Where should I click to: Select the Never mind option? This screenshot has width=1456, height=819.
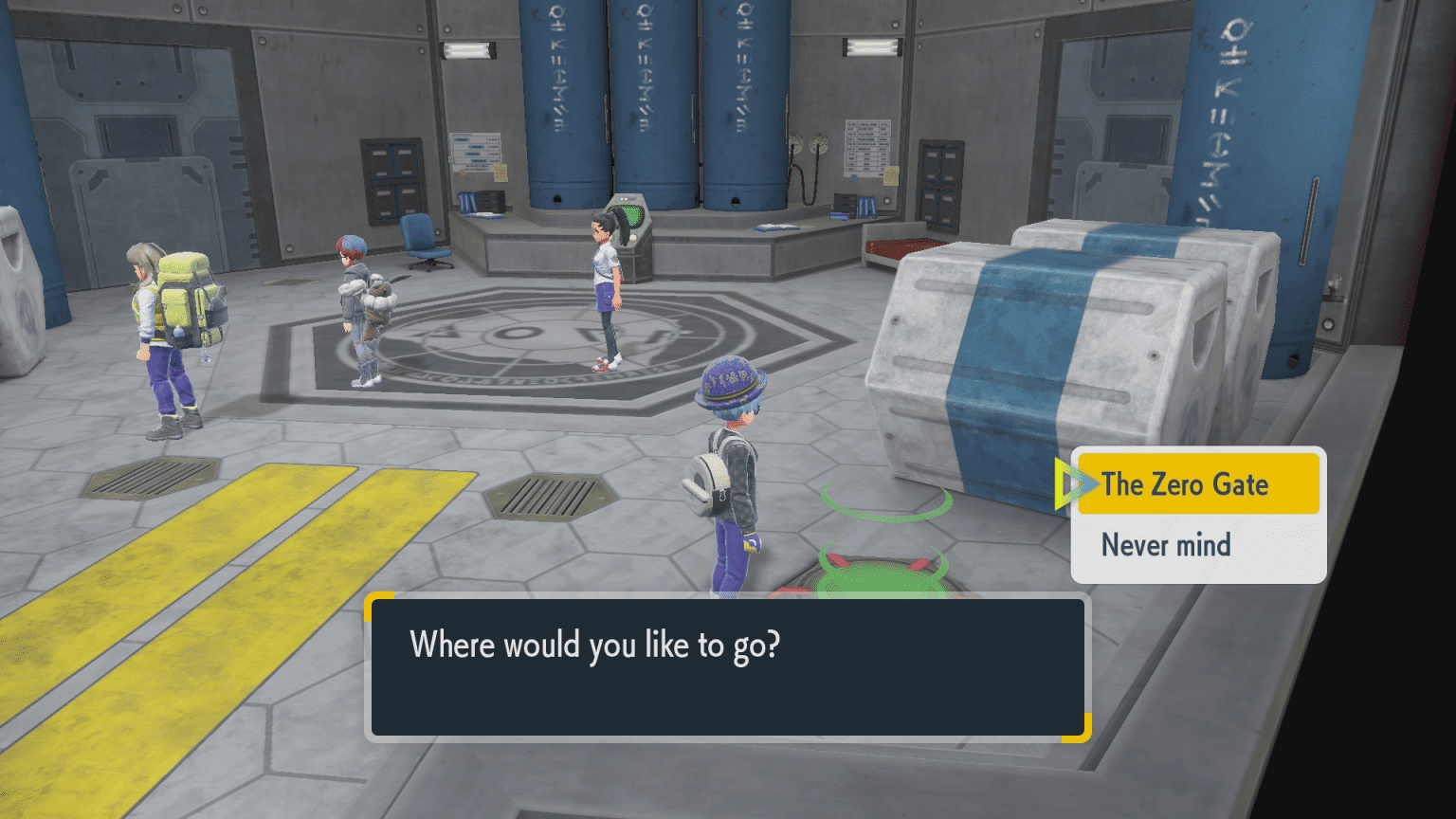1166,545
